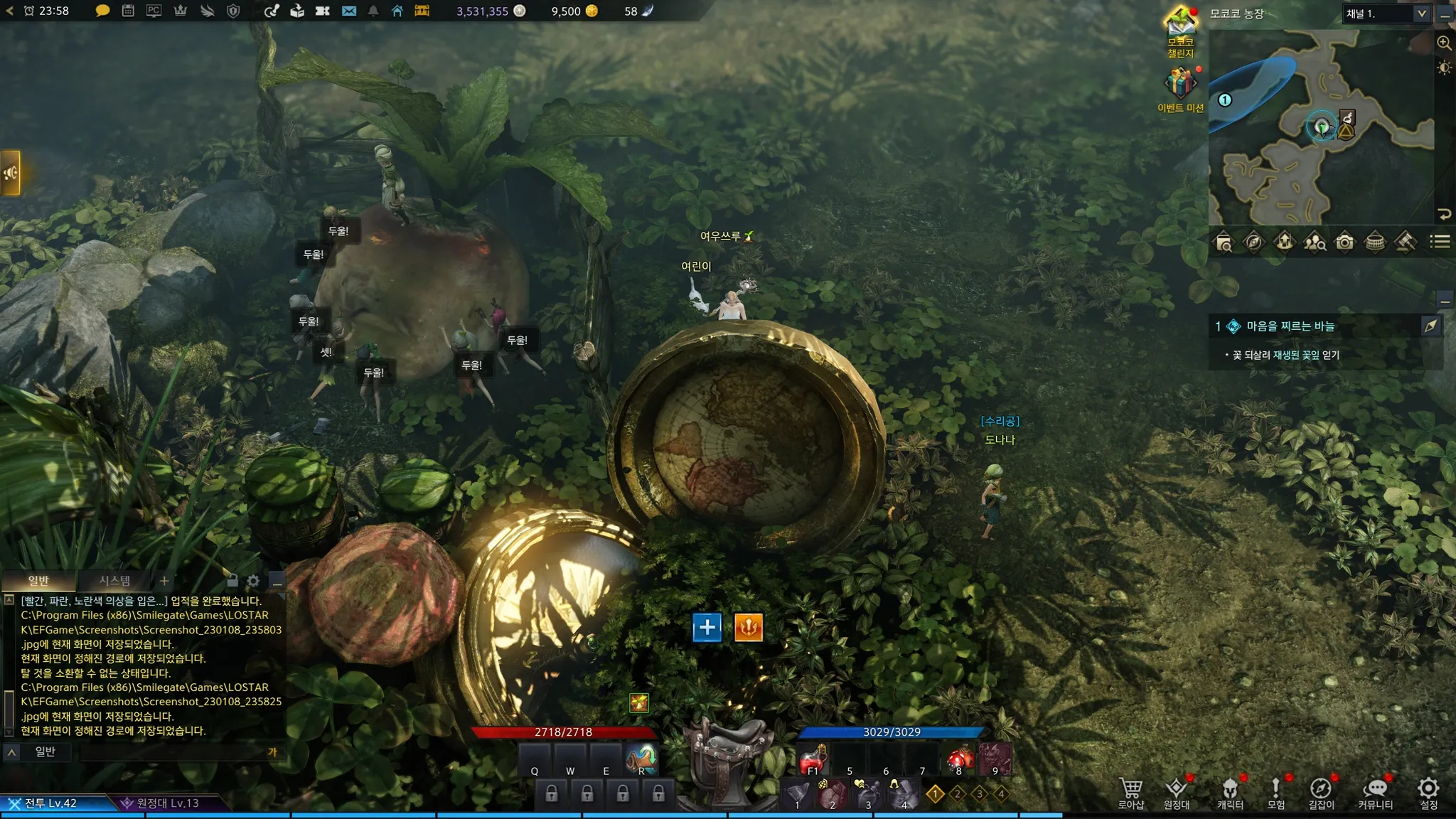The width and height of the screenshot is (1456, 819).
Task: Open the mail envelope icon in top bar
Action: point(349,11)
